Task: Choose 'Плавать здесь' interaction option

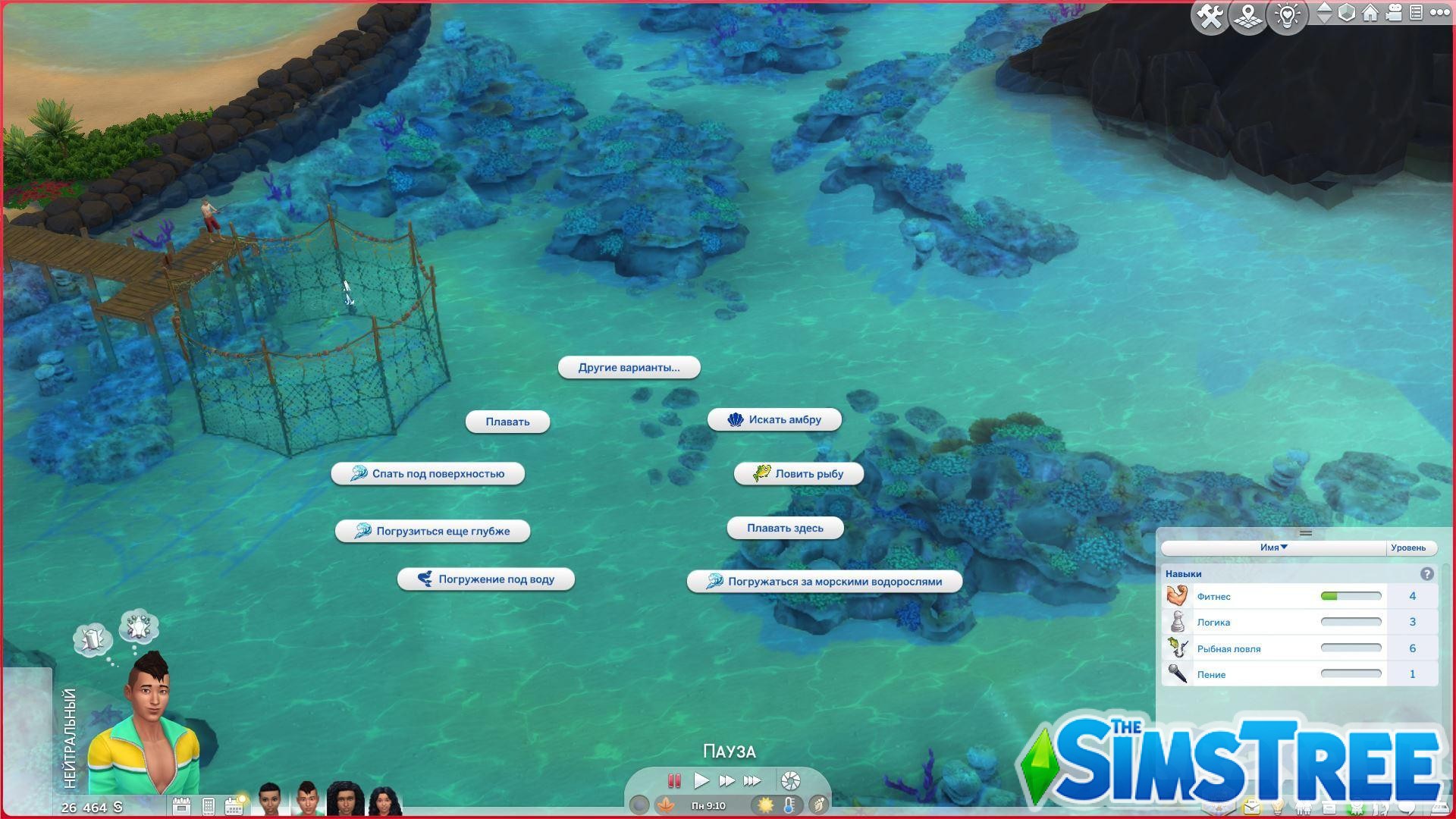Action: point(785,528)
